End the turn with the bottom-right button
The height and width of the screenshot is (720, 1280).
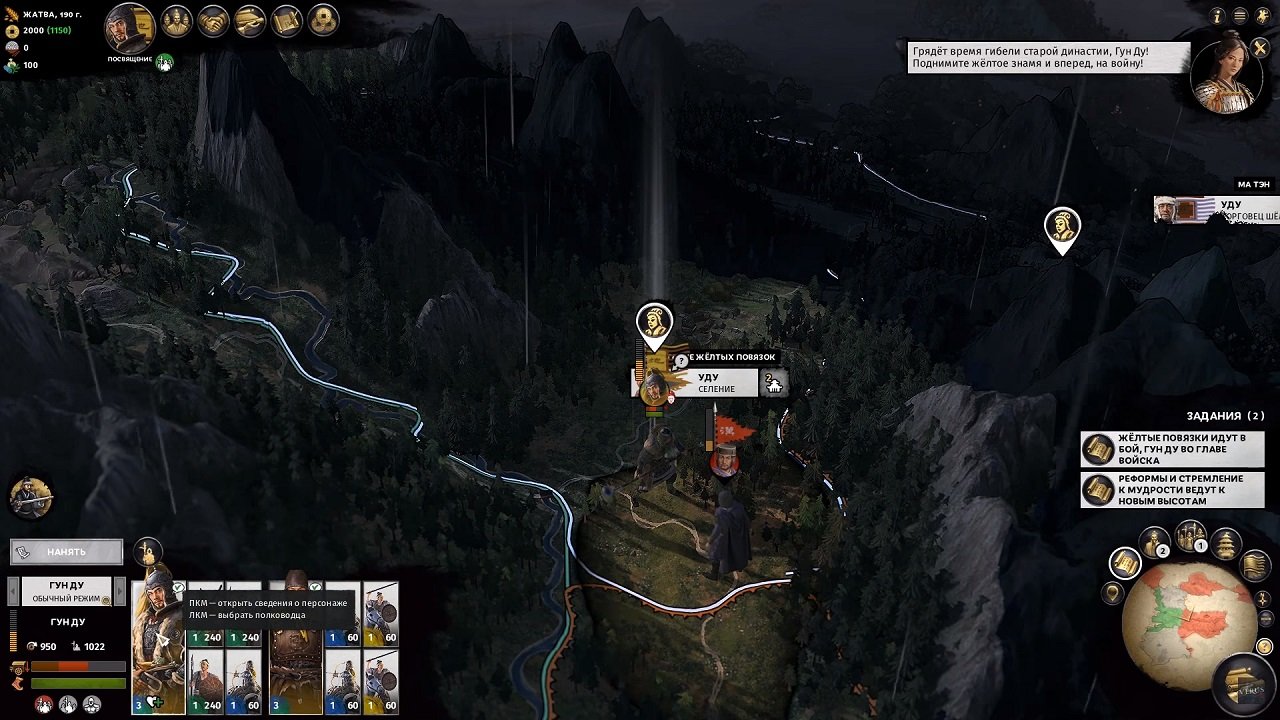coord(1244,684)
